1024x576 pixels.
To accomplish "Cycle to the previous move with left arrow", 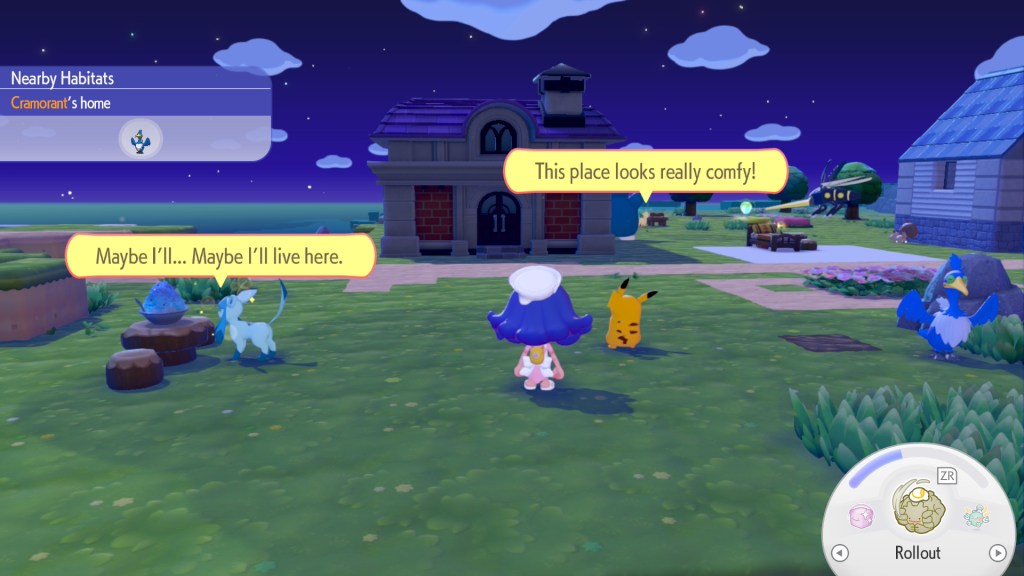I will coord(840,553).
